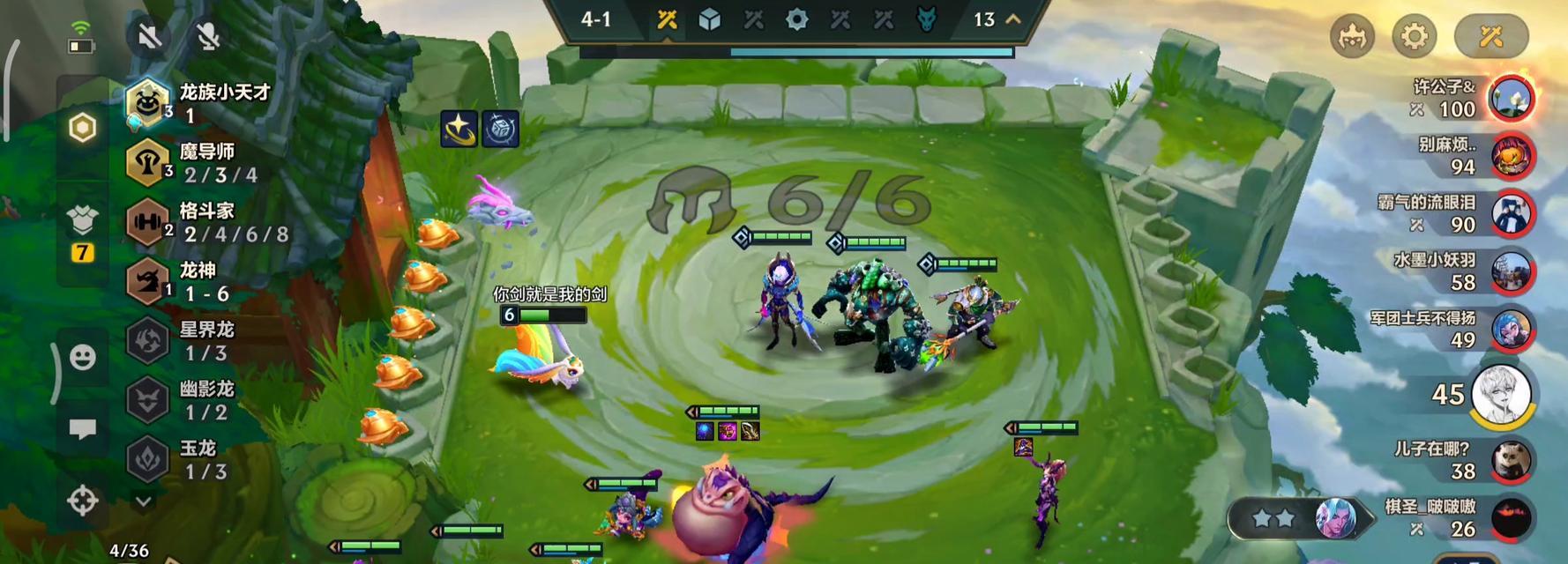Toggle the muted microphone icon
This screenshot has width=1568, height=564.
(208, 36)
